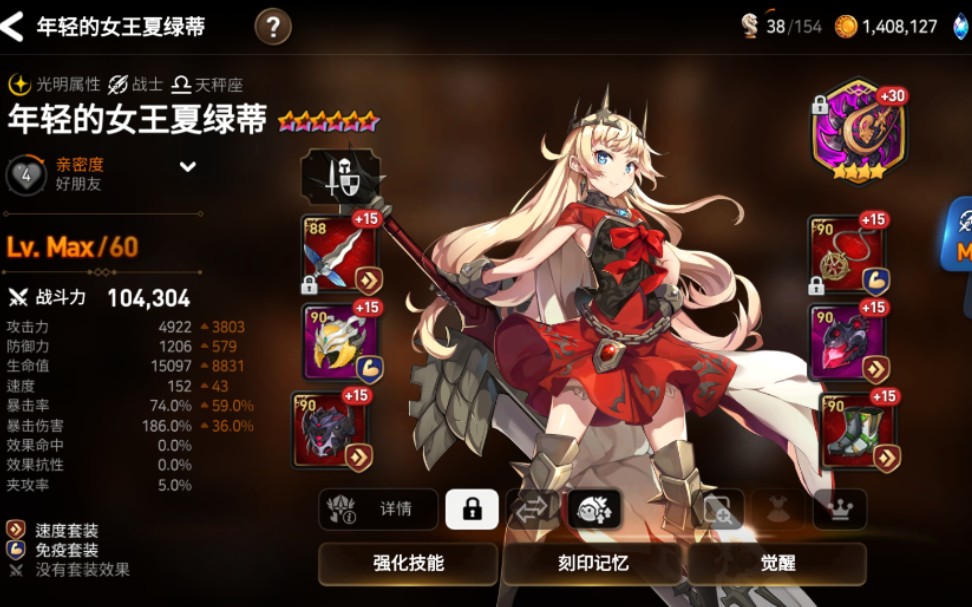Toggle the white padlock hero lock button
972x607 pixels.
471,509
